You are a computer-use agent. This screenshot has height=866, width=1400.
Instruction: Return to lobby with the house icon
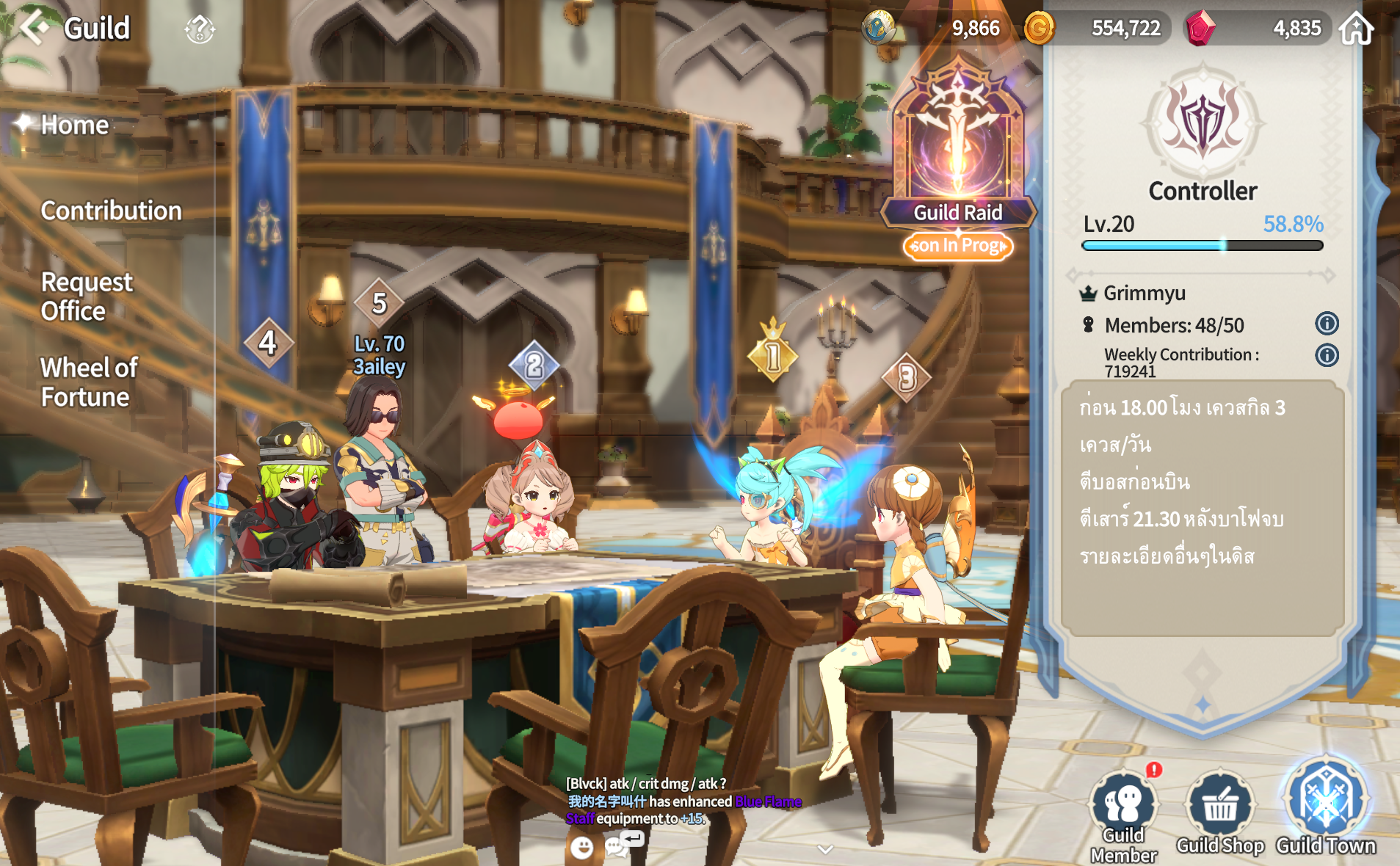(1356, 29)
